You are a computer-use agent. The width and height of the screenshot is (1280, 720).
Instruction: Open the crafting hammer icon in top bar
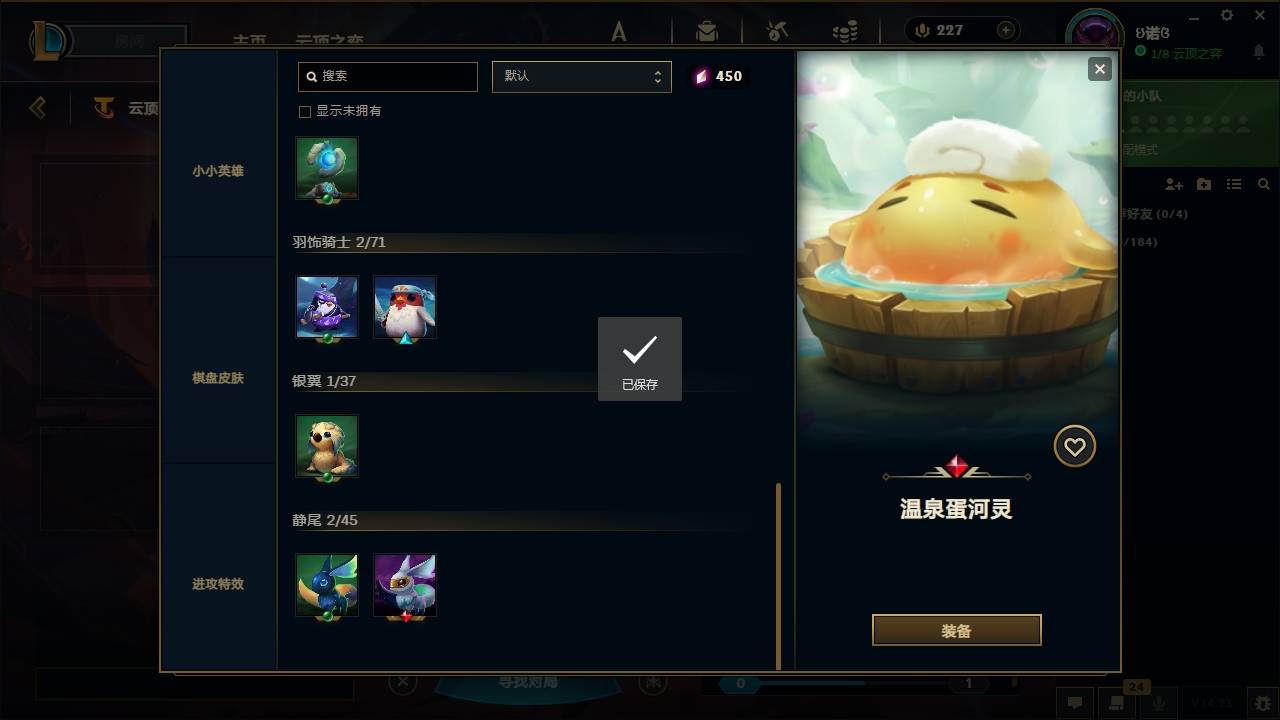[775, 30]
